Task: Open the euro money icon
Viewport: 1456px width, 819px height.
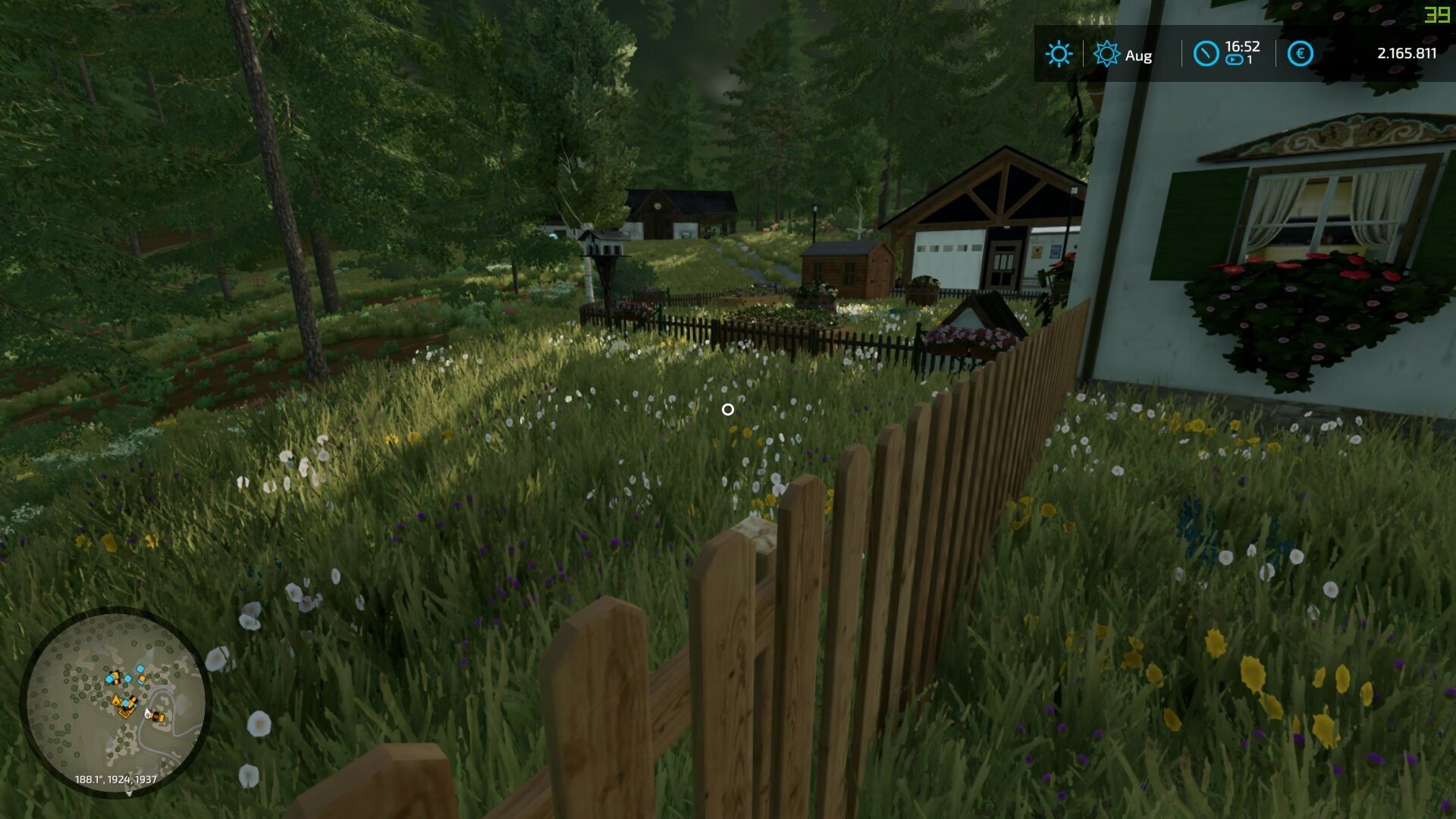Action: 1300,54
